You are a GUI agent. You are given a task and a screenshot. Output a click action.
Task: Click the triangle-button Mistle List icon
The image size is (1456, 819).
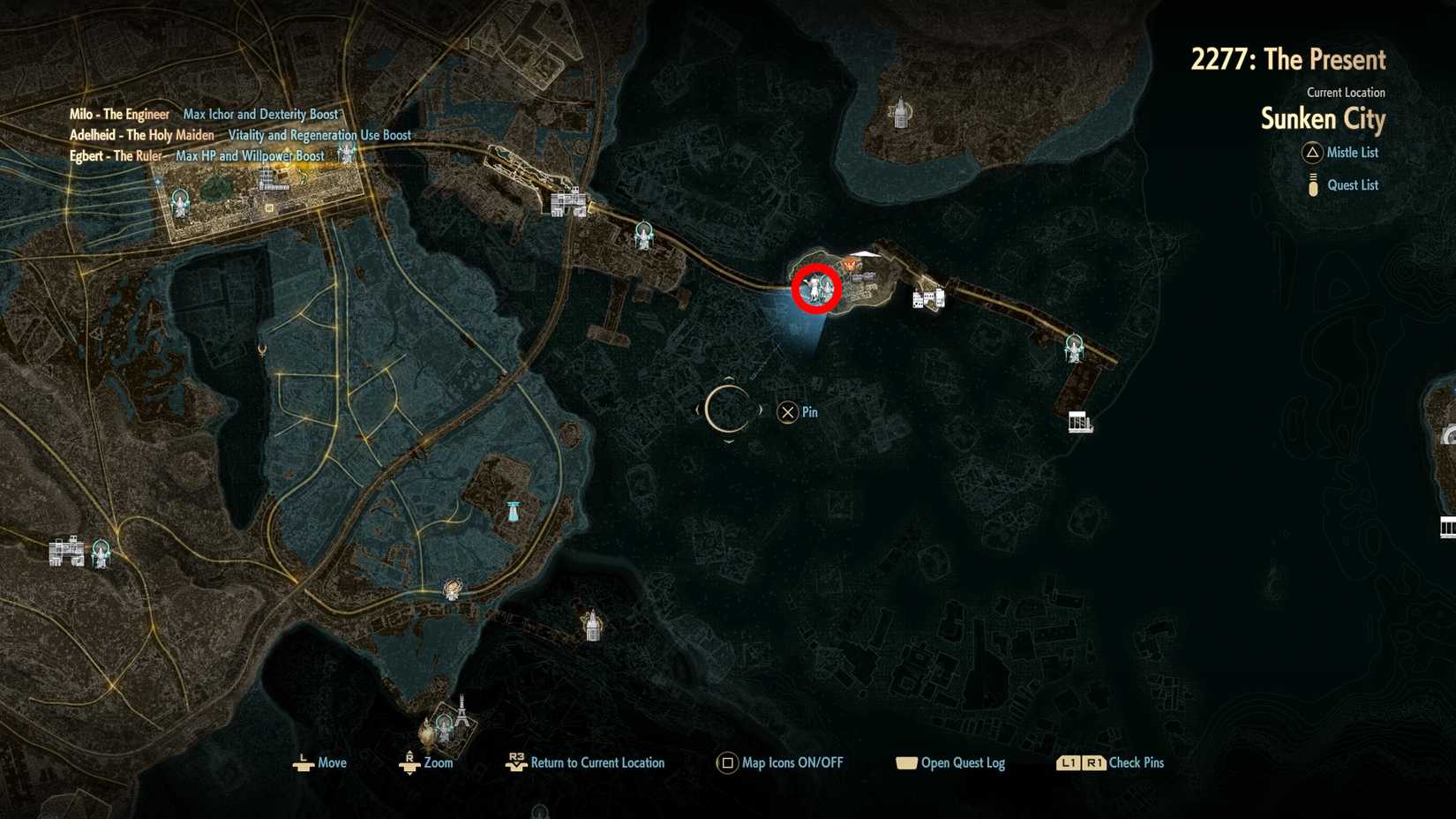coord(1311,153)
